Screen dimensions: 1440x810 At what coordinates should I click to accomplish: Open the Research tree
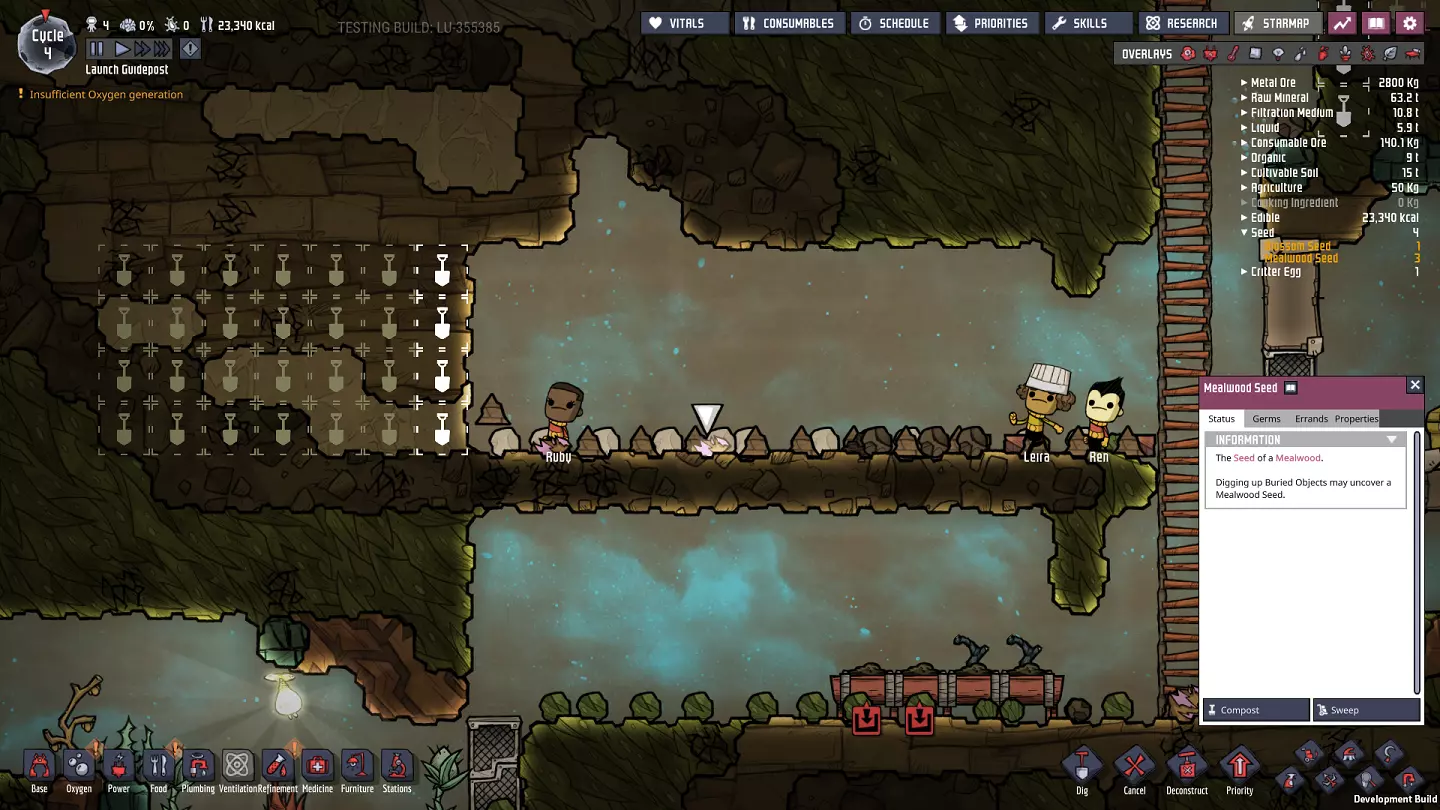pos(1182,23)
